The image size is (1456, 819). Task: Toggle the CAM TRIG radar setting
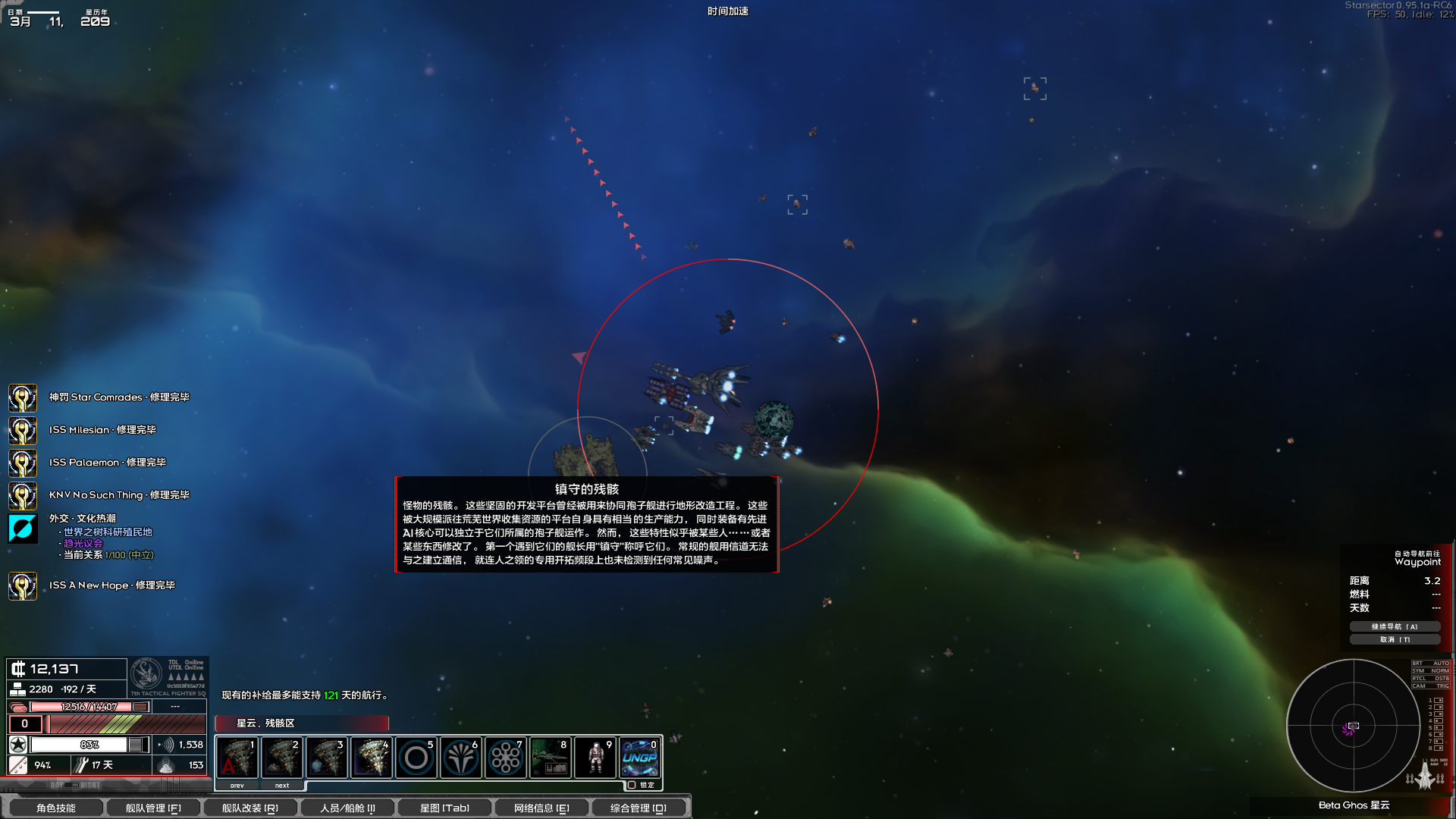click(x=1431, y=686)
